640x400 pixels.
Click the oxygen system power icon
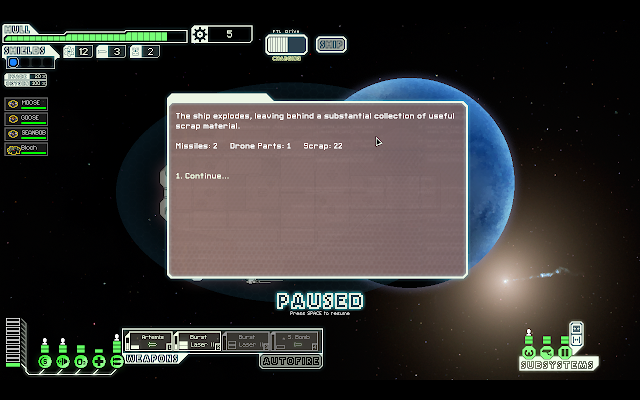pos(80,361)
